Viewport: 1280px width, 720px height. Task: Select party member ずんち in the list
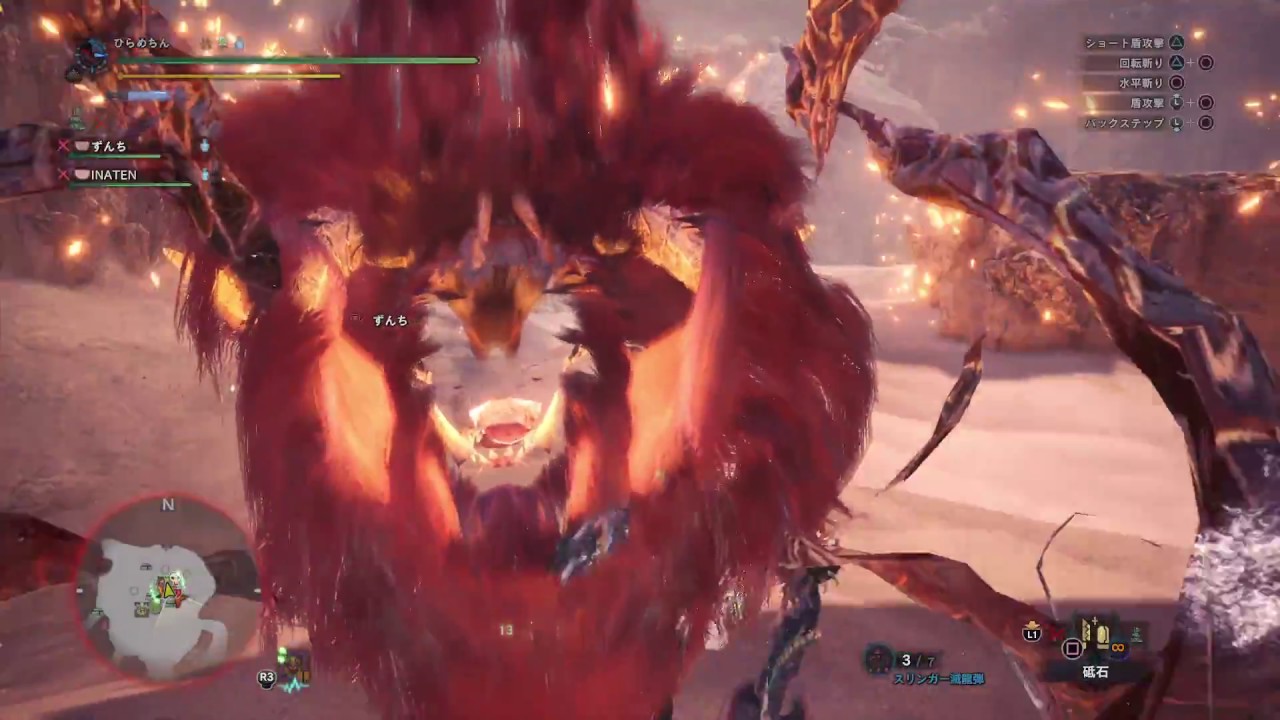click(x=110, y=146)
